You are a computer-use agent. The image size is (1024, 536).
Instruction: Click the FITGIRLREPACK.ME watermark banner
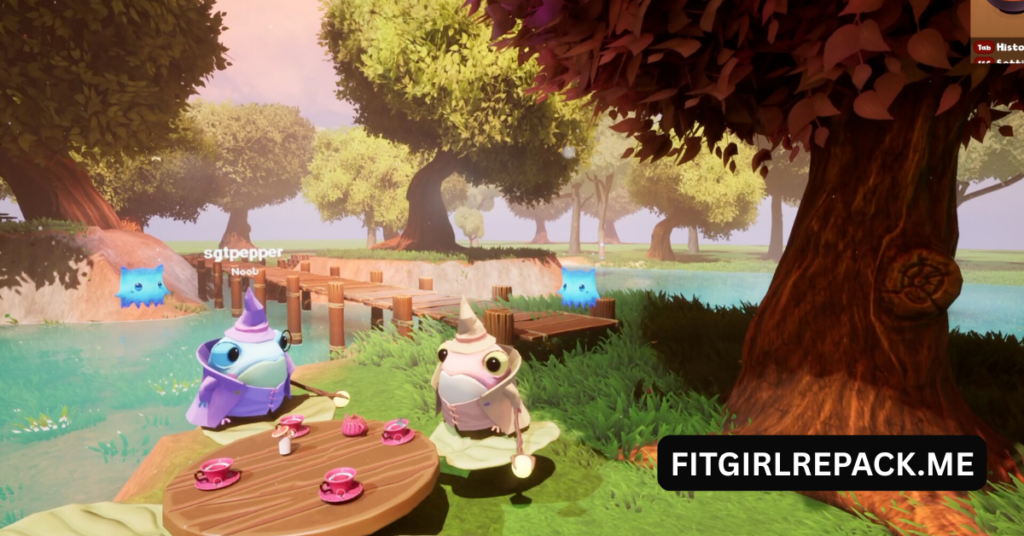(x=821, y=462)
